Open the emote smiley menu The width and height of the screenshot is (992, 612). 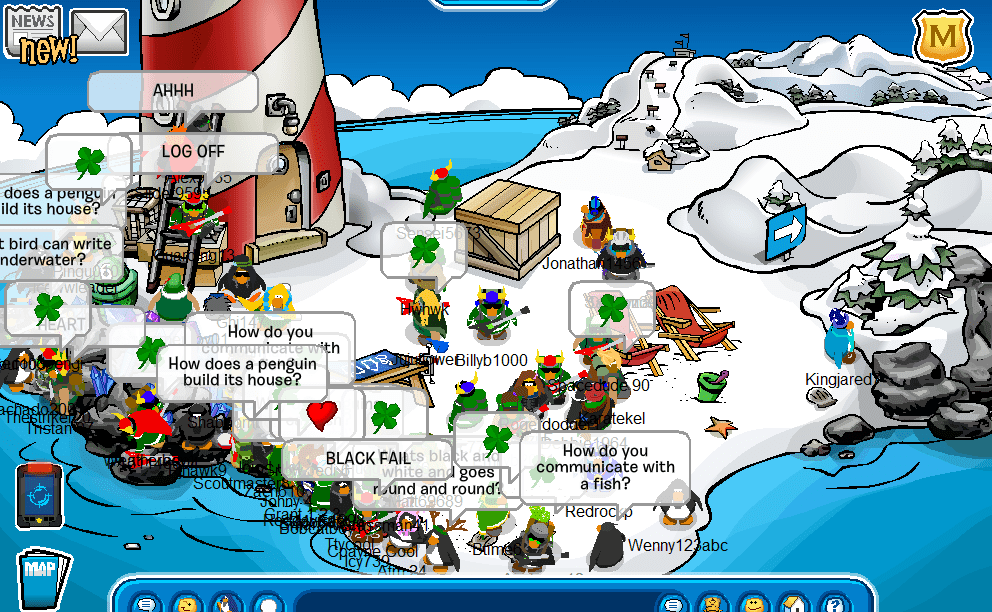point(187,603)
